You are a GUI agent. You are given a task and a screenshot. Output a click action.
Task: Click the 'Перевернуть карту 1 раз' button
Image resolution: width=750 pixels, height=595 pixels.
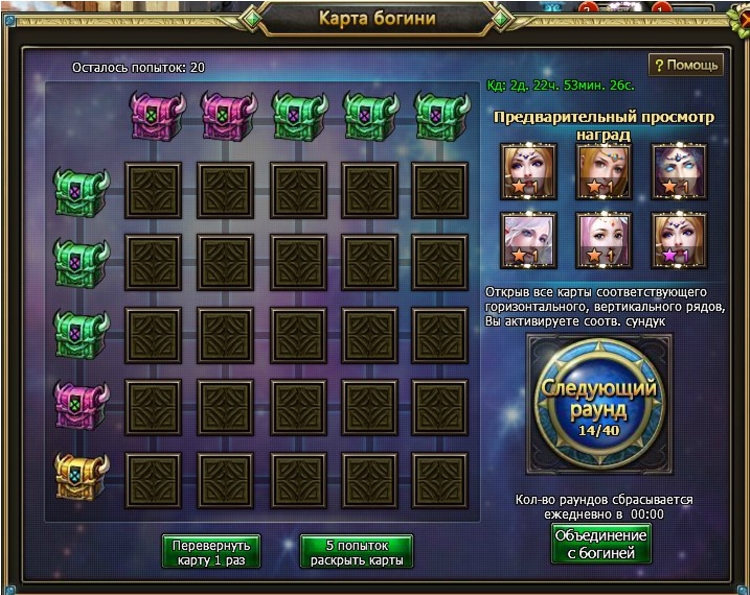(x=211, y=552)
